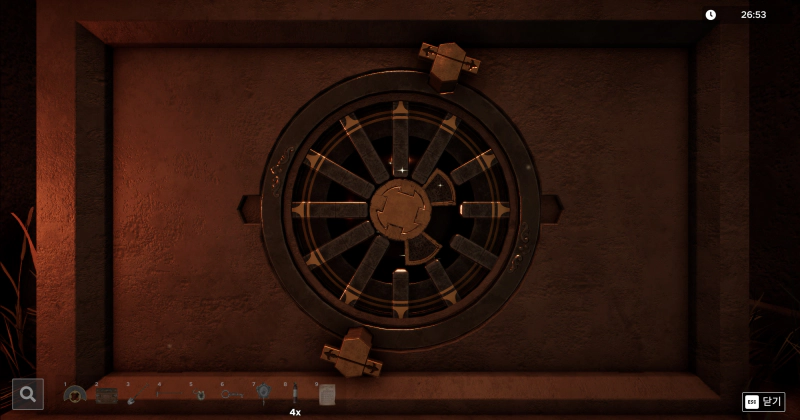Image resolution: width=800 pixels, height=420 pixels.
Task: Pick the padlock item in slot 5
Action: coord(200,395)
